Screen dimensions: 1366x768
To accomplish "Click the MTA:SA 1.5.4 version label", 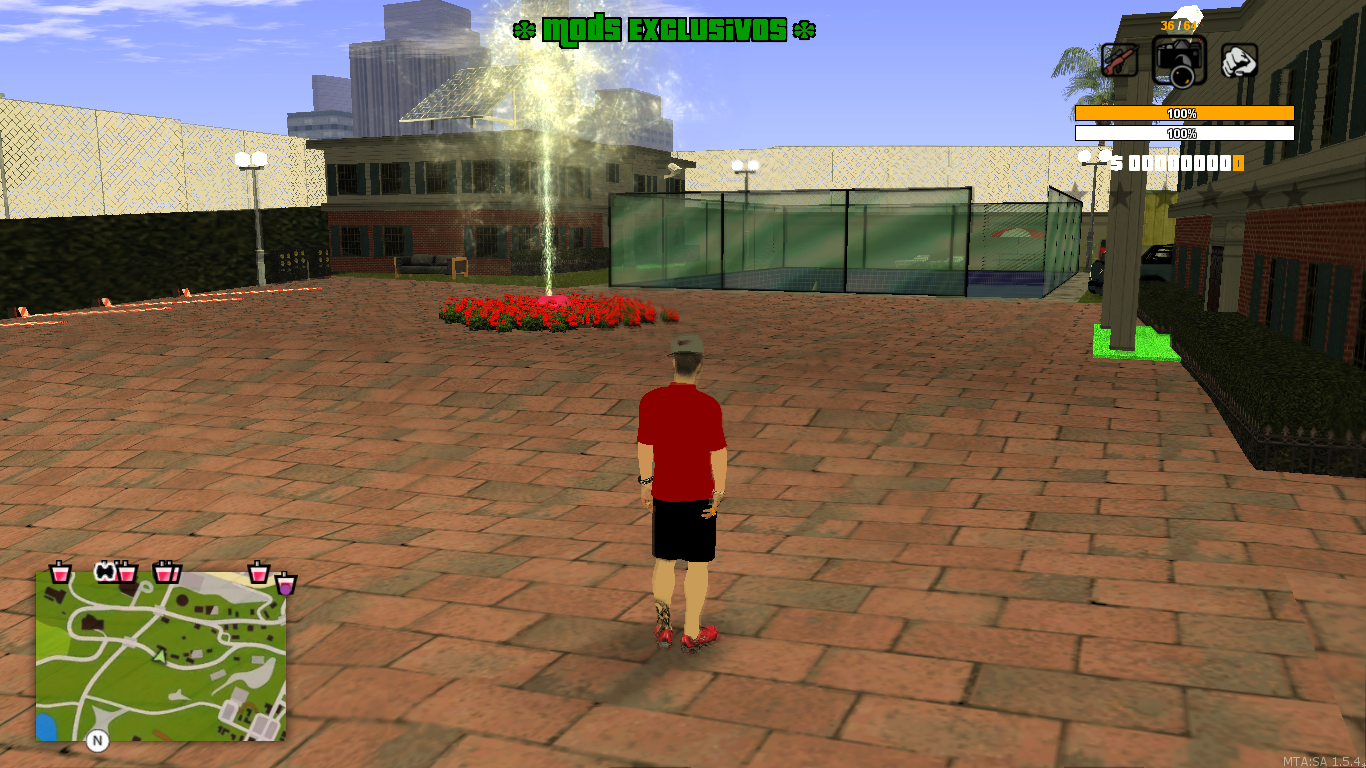I will (x=1322, y=759).
